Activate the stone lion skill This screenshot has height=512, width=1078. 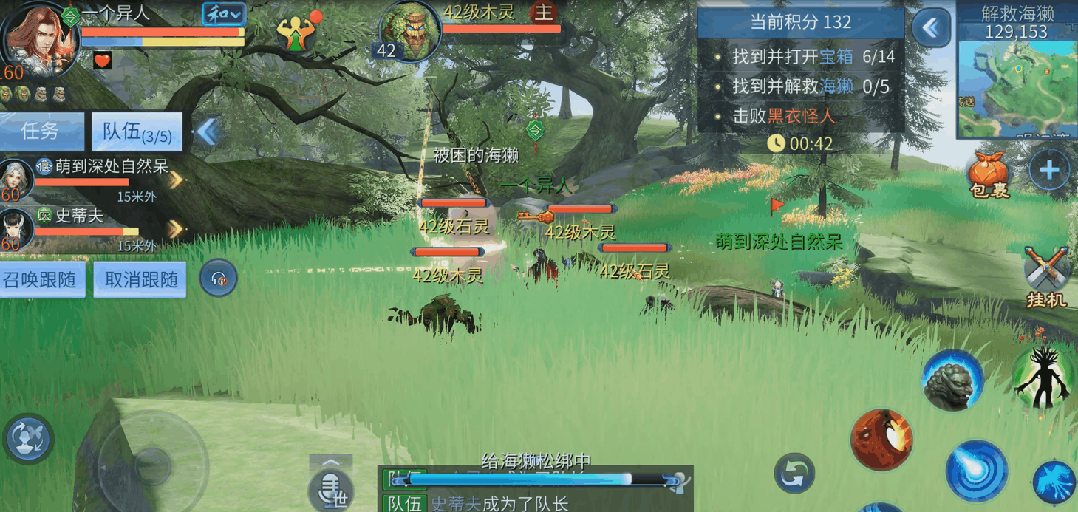tap(951, 380)
